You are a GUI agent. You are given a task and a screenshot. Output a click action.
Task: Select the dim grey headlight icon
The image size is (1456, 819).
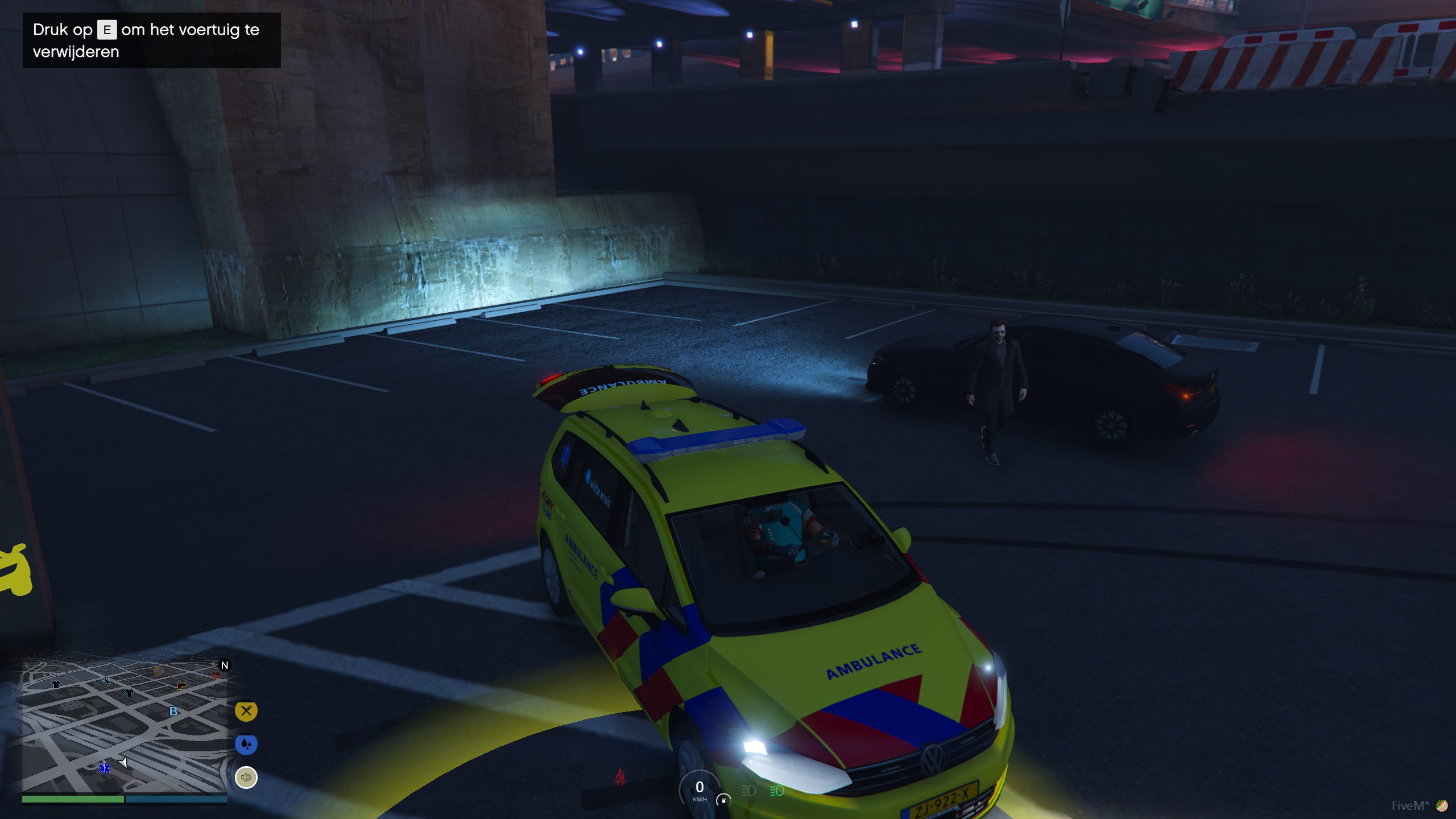[748, 791]
